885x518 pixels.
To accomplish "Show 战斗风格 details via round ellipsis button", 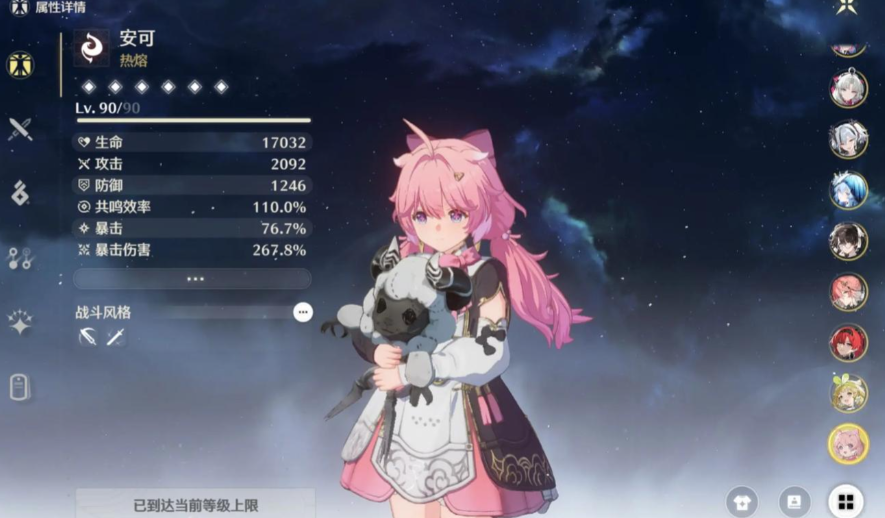I will [x=303, y=312].
